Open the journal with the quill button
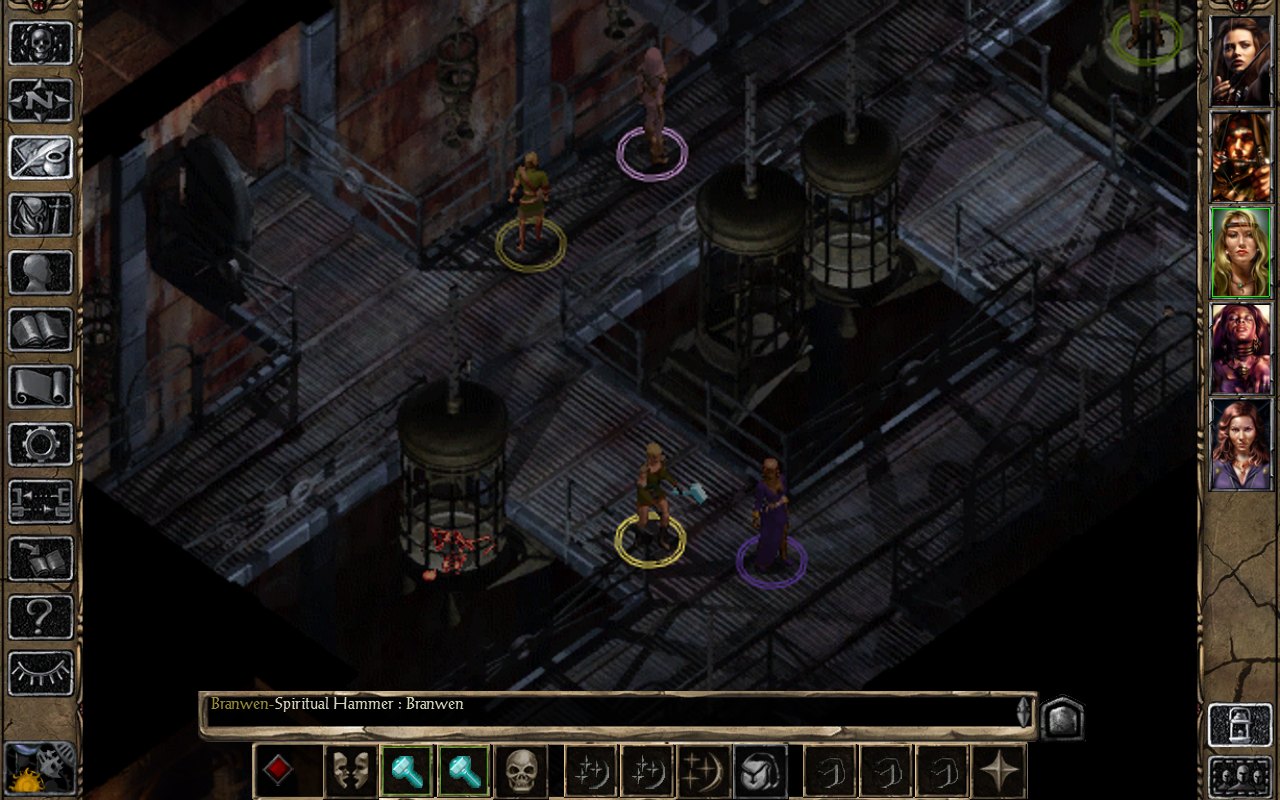This screenshot has height=800, width=1280. [41, 158]
